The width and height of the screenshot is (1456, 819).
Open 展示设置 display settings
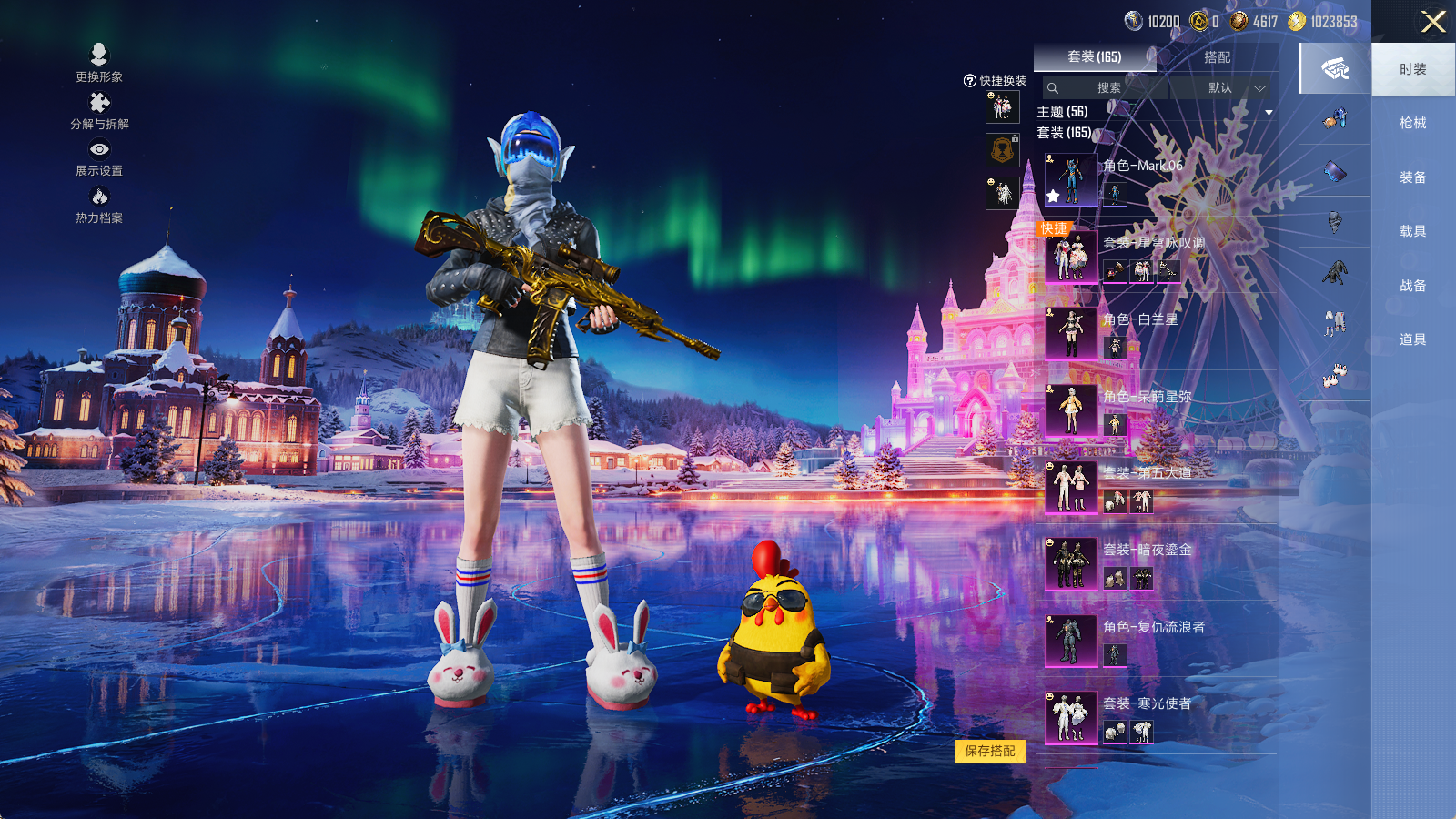99,157
